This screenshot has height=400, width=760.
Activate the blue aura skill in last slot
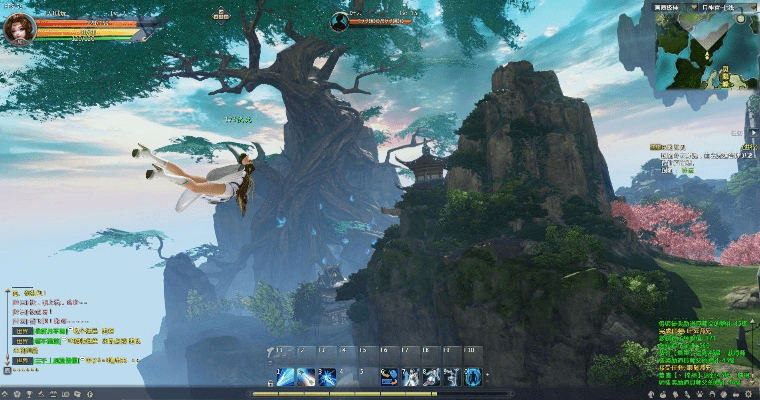(473, 376)
